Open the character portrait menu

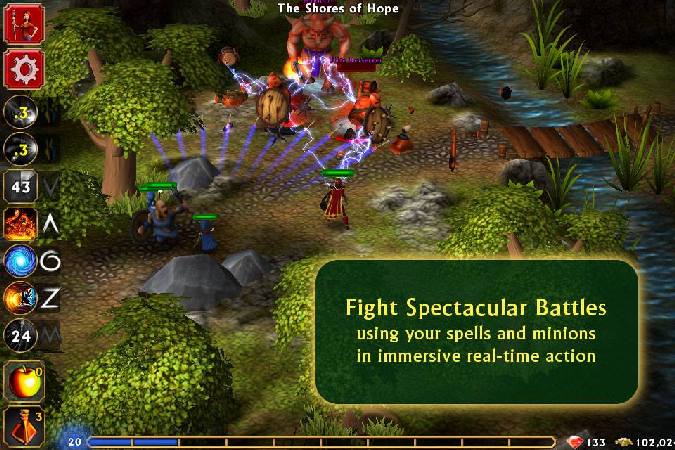(22, 23)
